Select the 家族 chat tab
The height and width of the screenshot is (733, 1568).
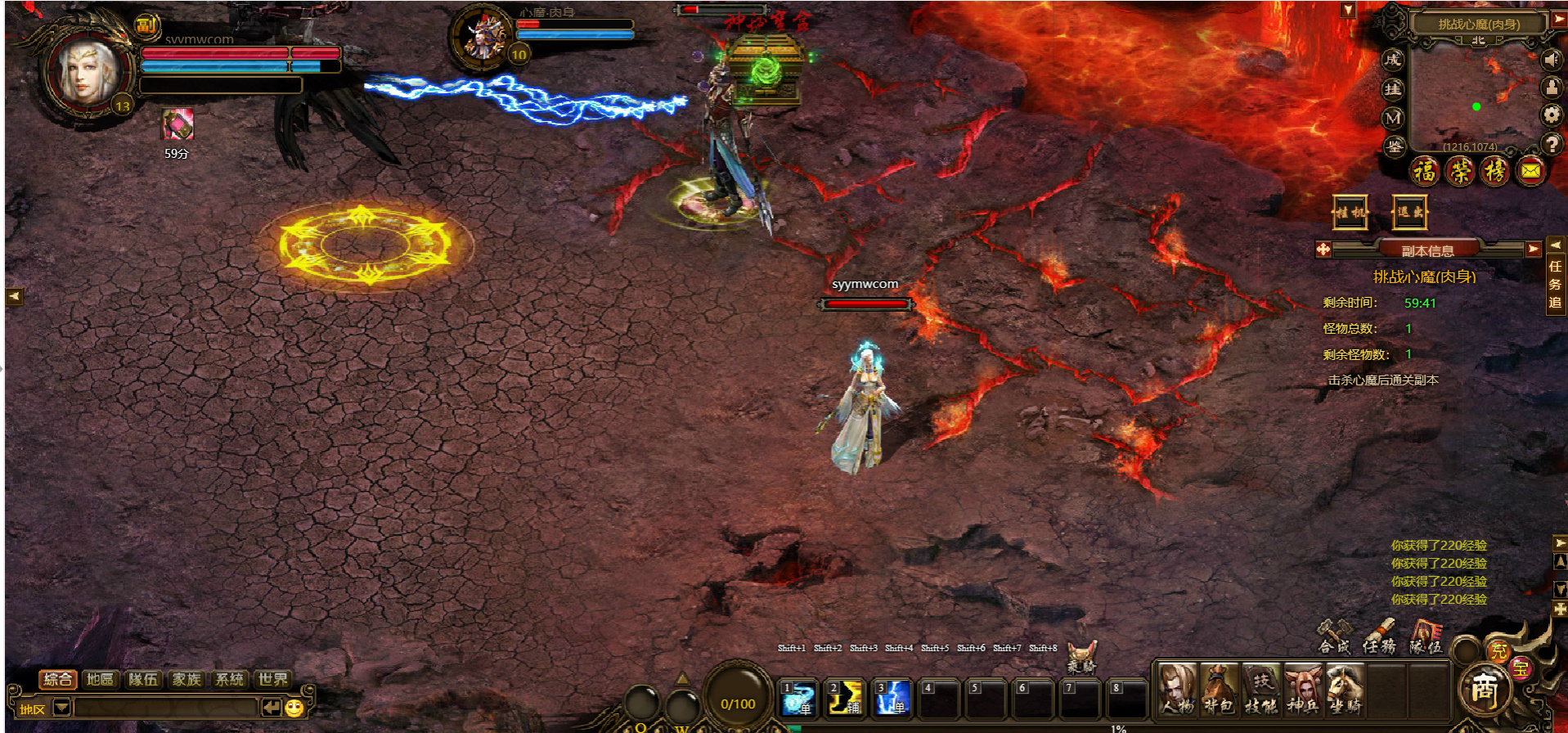point(186,680)
